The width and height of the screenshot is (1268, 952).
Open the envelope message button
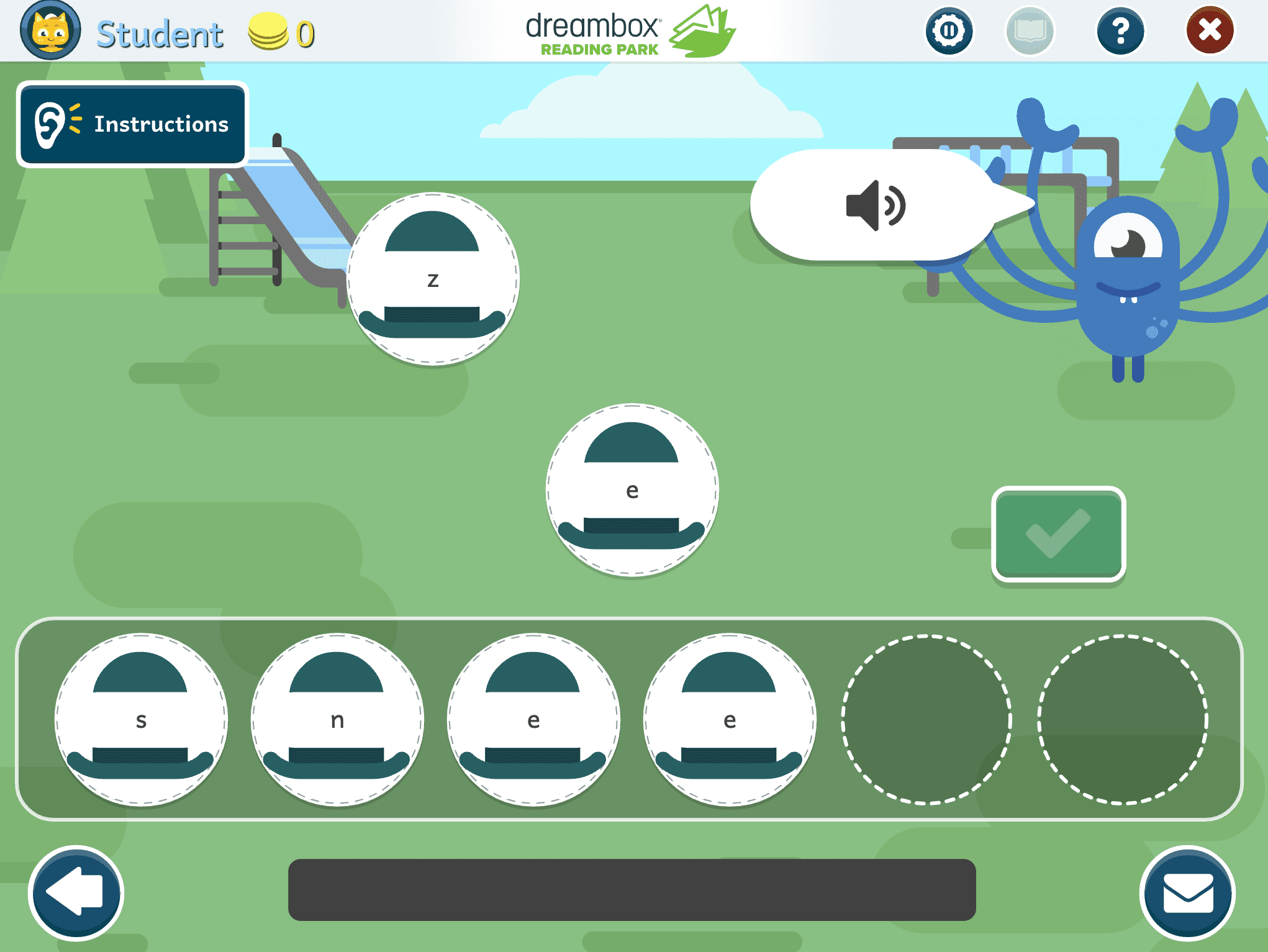point(1187,893)
